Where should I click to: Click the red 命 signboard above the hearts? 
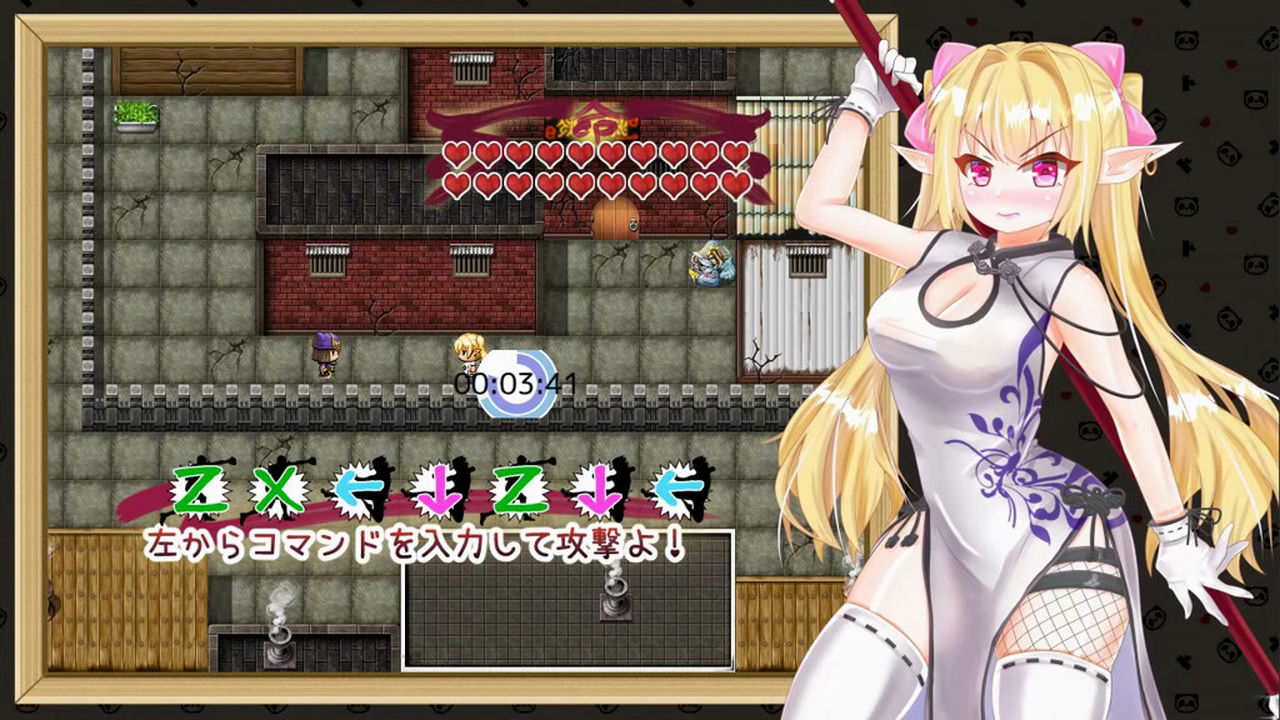pos(589,127)
